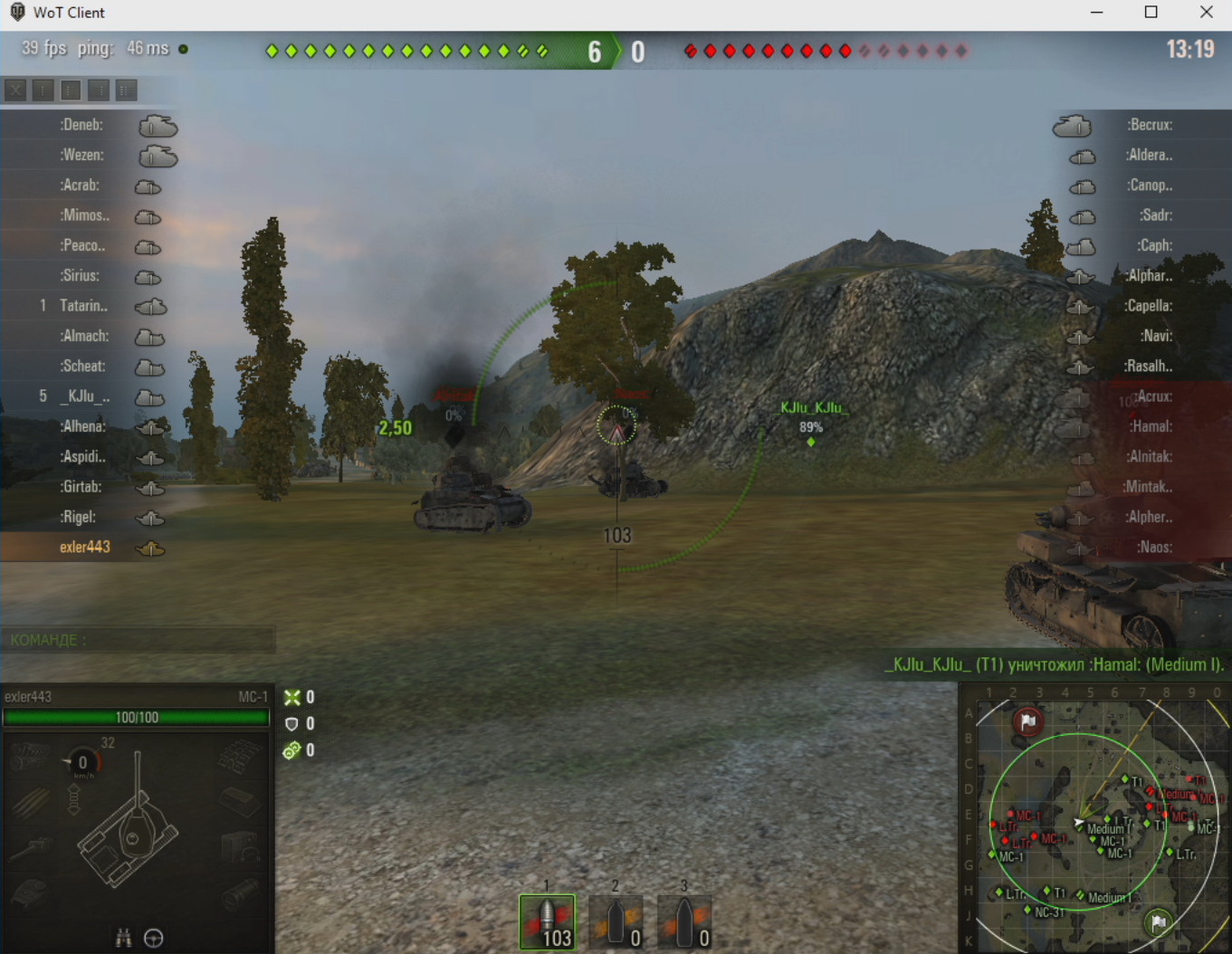Click the engine module icon in damage panel
1232x954 pixels.
[31, 757]
